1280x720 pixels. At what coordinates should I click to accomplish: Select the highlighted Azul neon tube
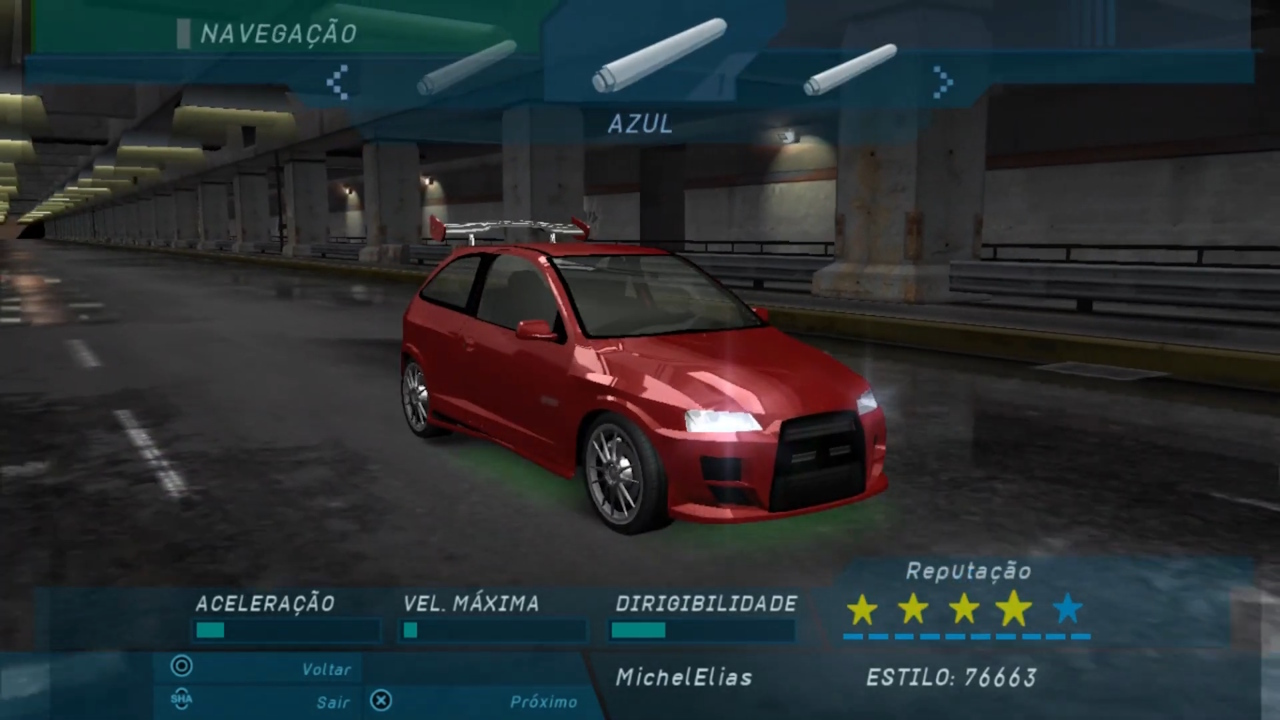(x=659, y=55)
